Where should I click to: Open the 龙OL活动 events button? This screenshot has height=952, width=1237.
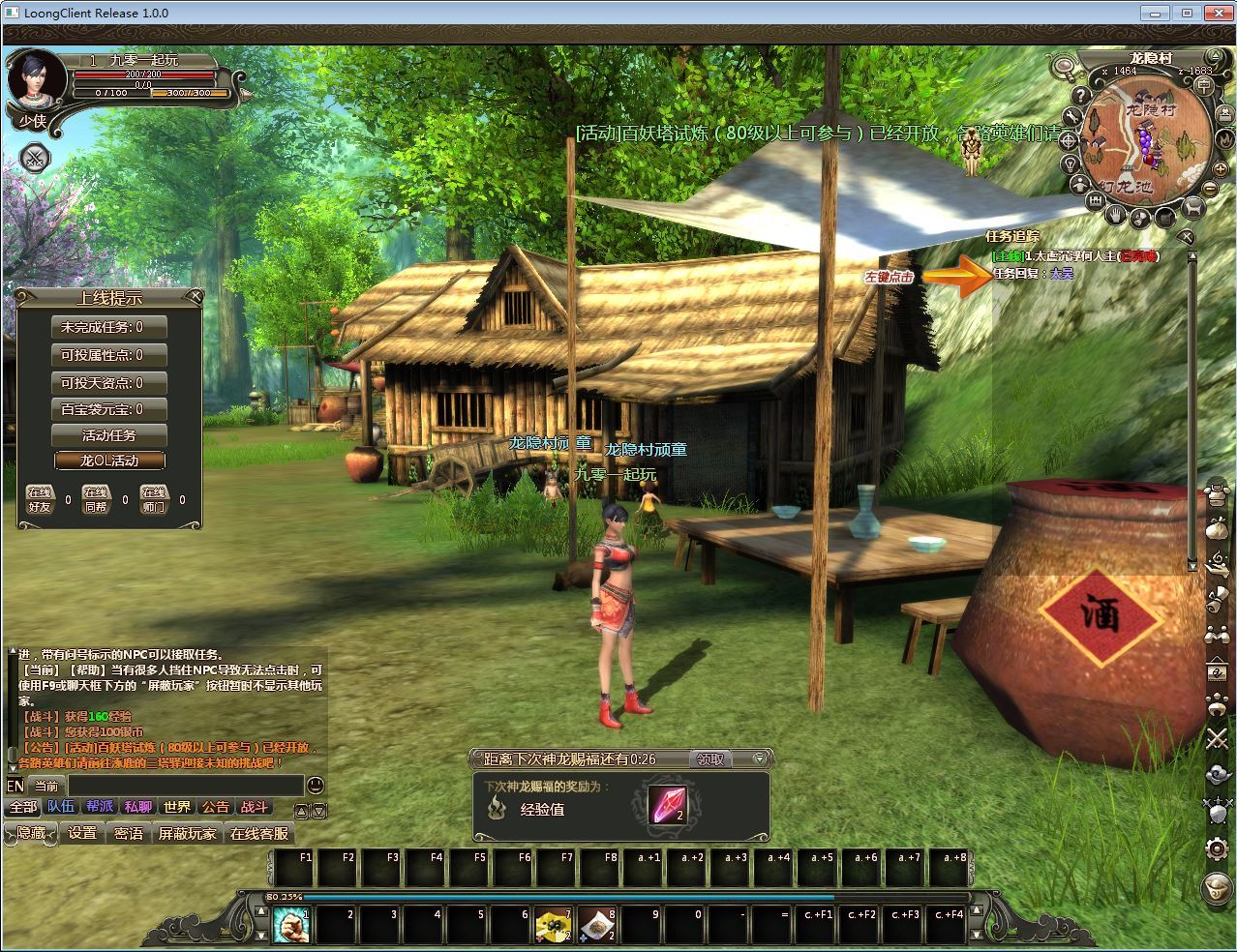click(x=109, y=461)
